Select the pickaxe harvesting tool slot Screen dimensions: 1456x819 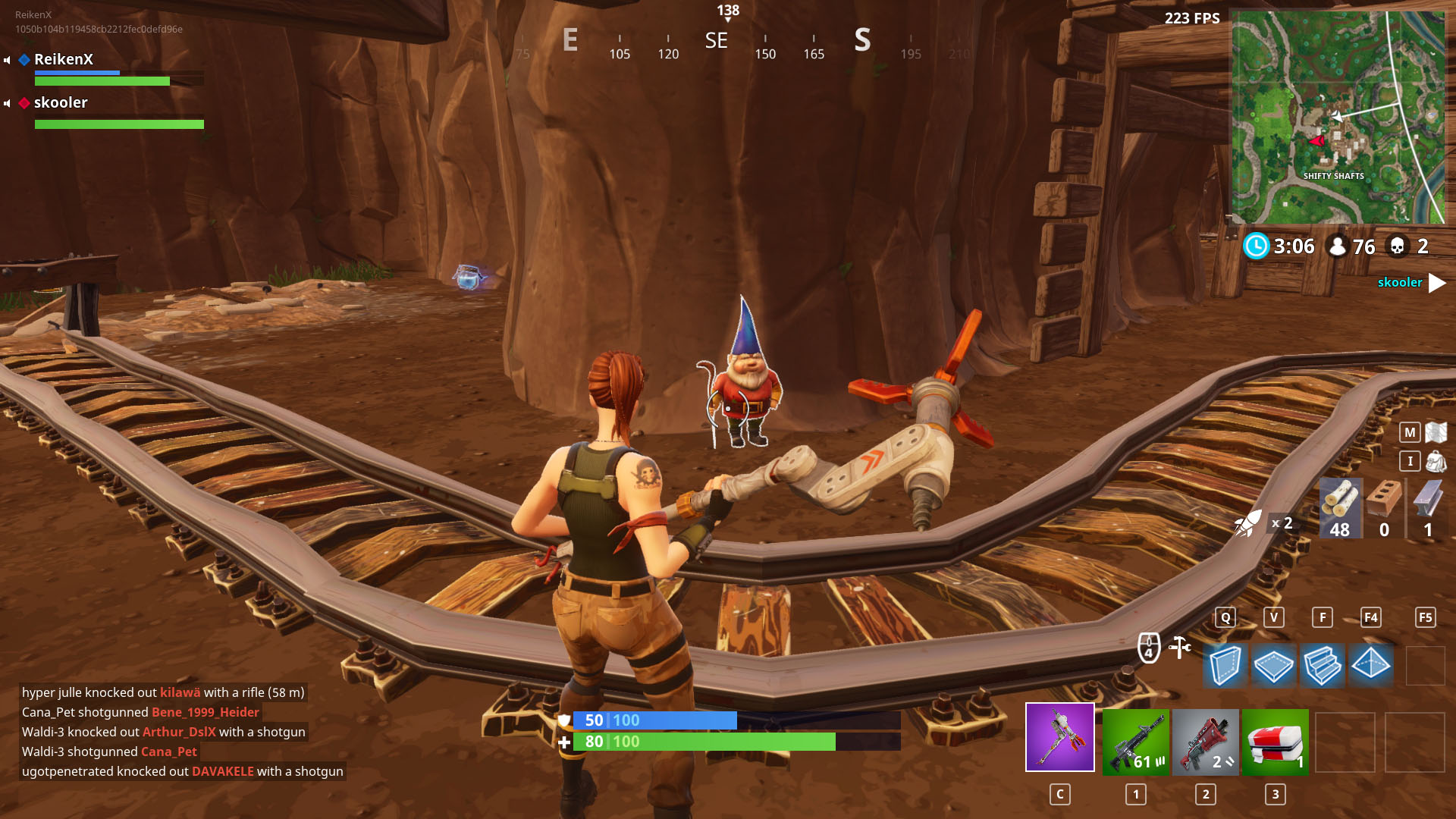[1059, 737]
